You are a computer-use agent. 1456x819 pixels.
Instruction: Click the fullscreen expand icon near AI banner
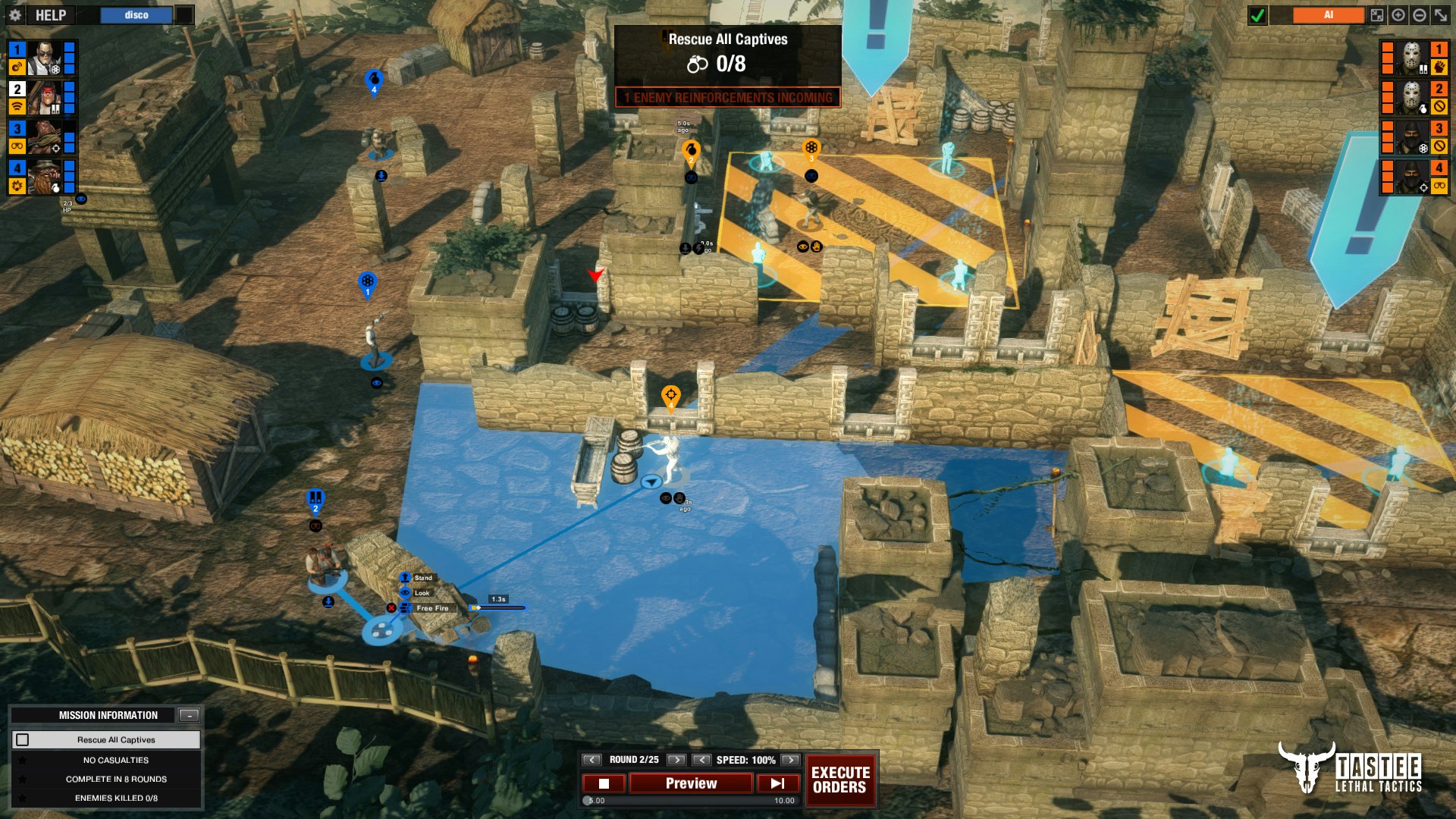point(1377,15)
